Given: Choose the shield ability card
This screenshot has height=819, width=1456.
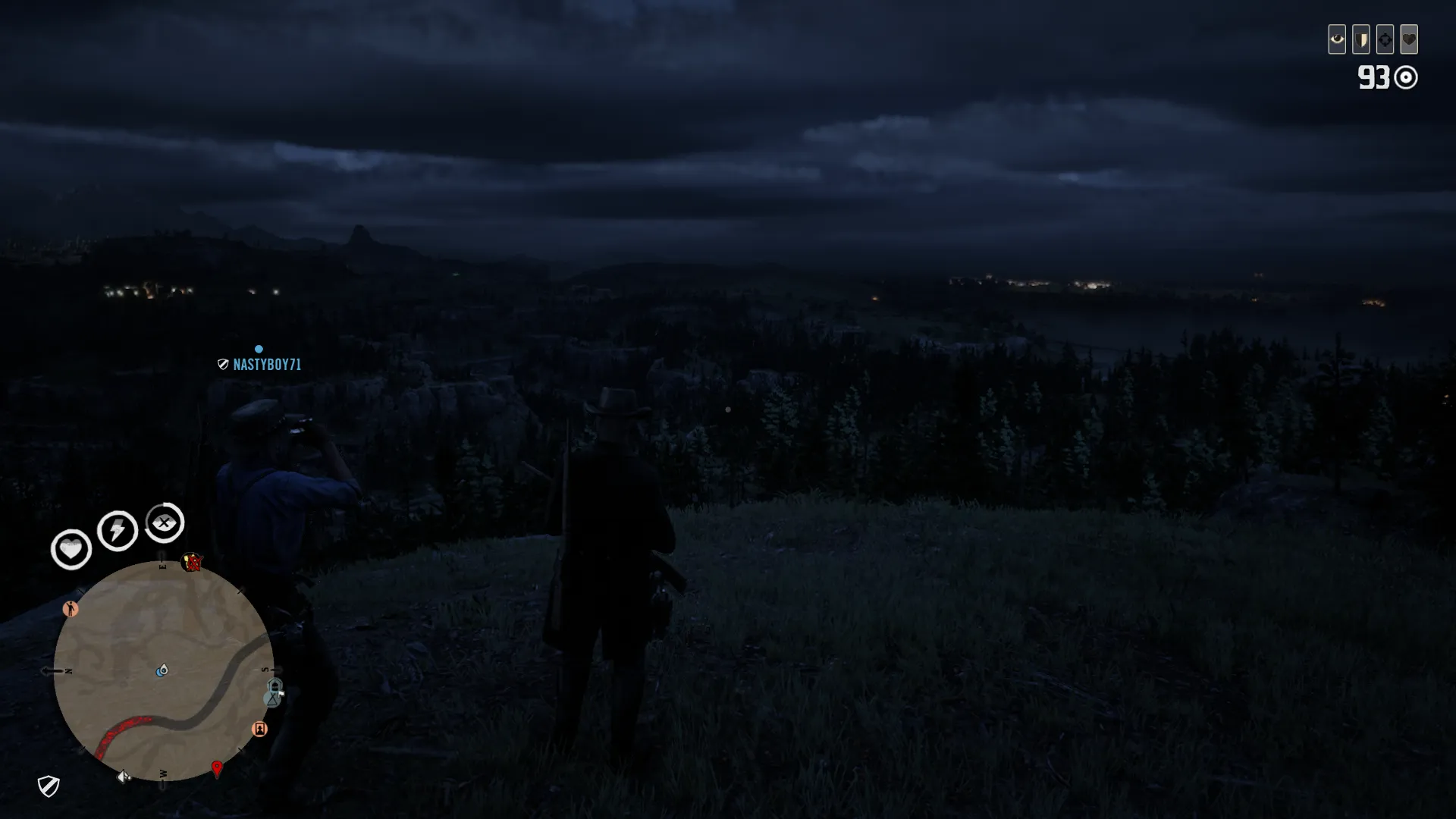Looking at the screenshot, I should point(1360,39).
